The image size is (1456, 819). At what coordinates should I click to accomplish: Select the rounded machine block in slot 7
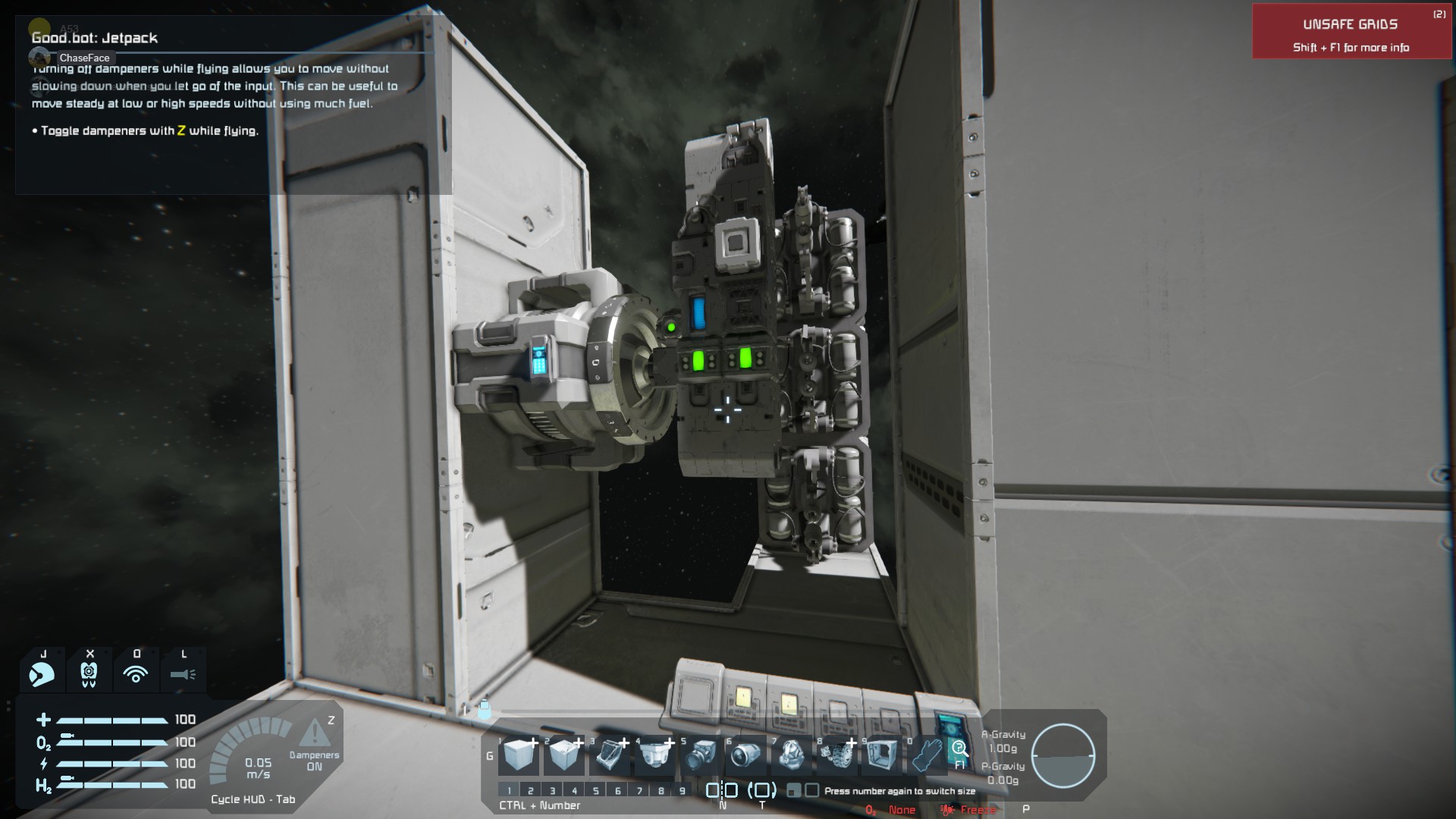[x=792, y=755]
